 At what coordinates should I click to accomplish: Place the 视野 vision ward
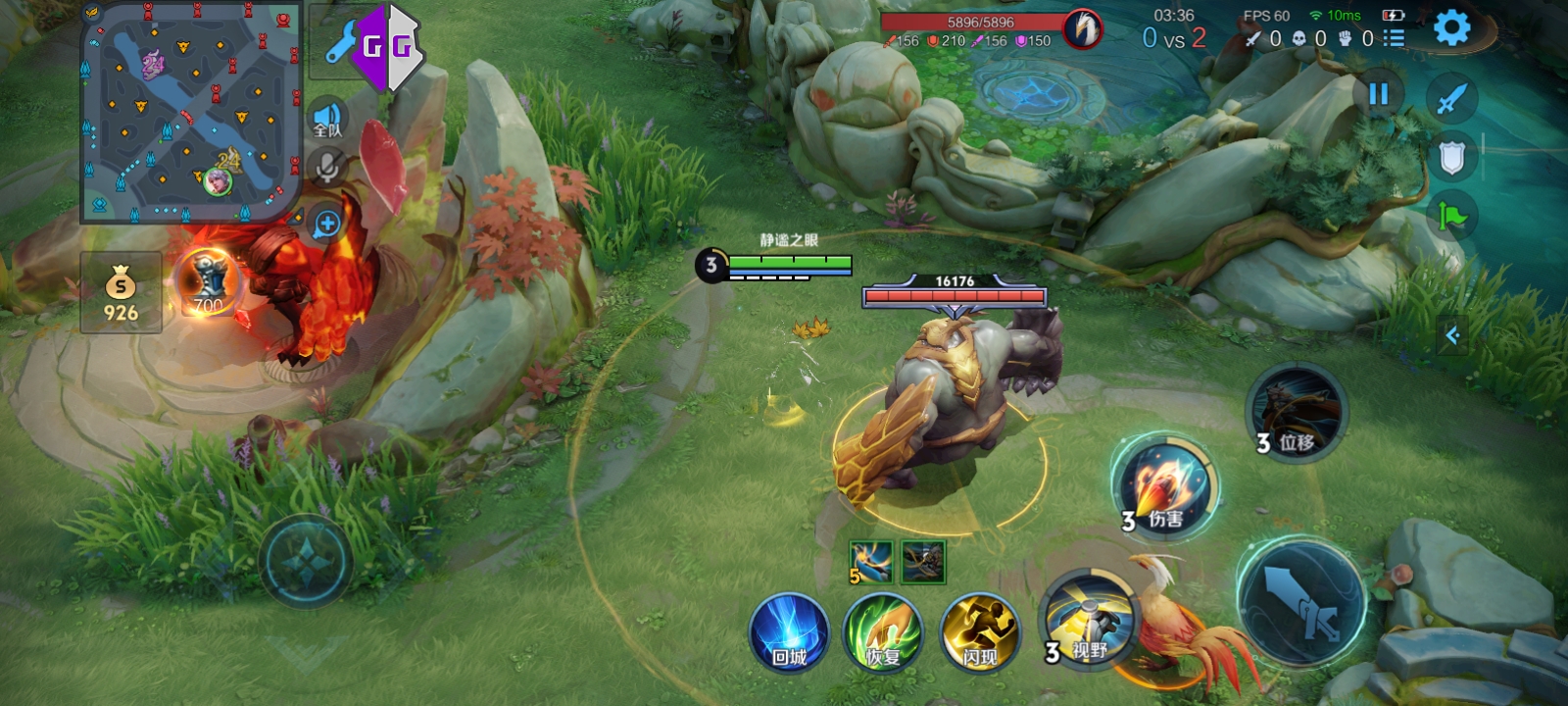tap(1085, 622)
